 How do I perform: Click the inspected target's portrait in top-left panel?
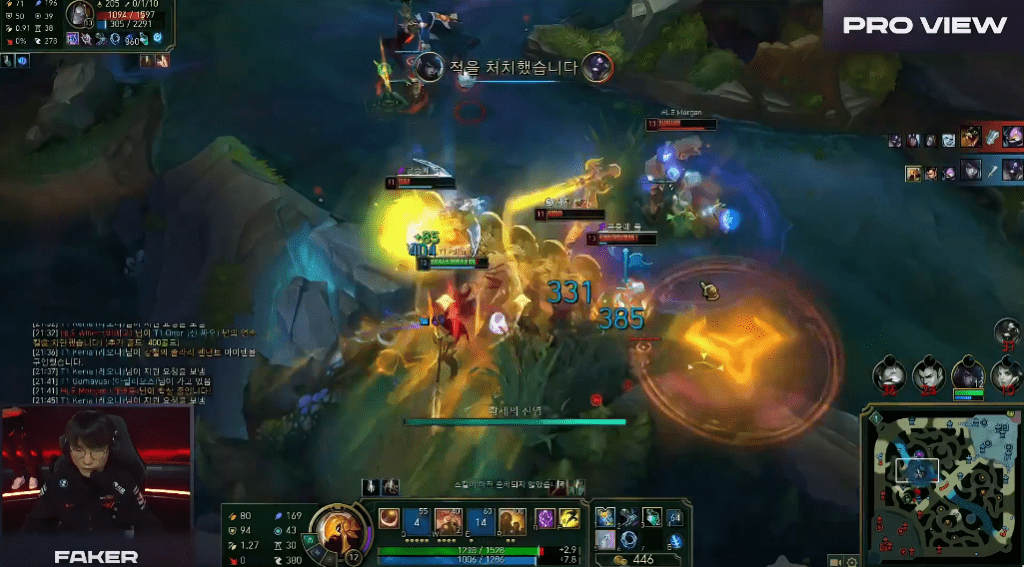pos(80,15)
